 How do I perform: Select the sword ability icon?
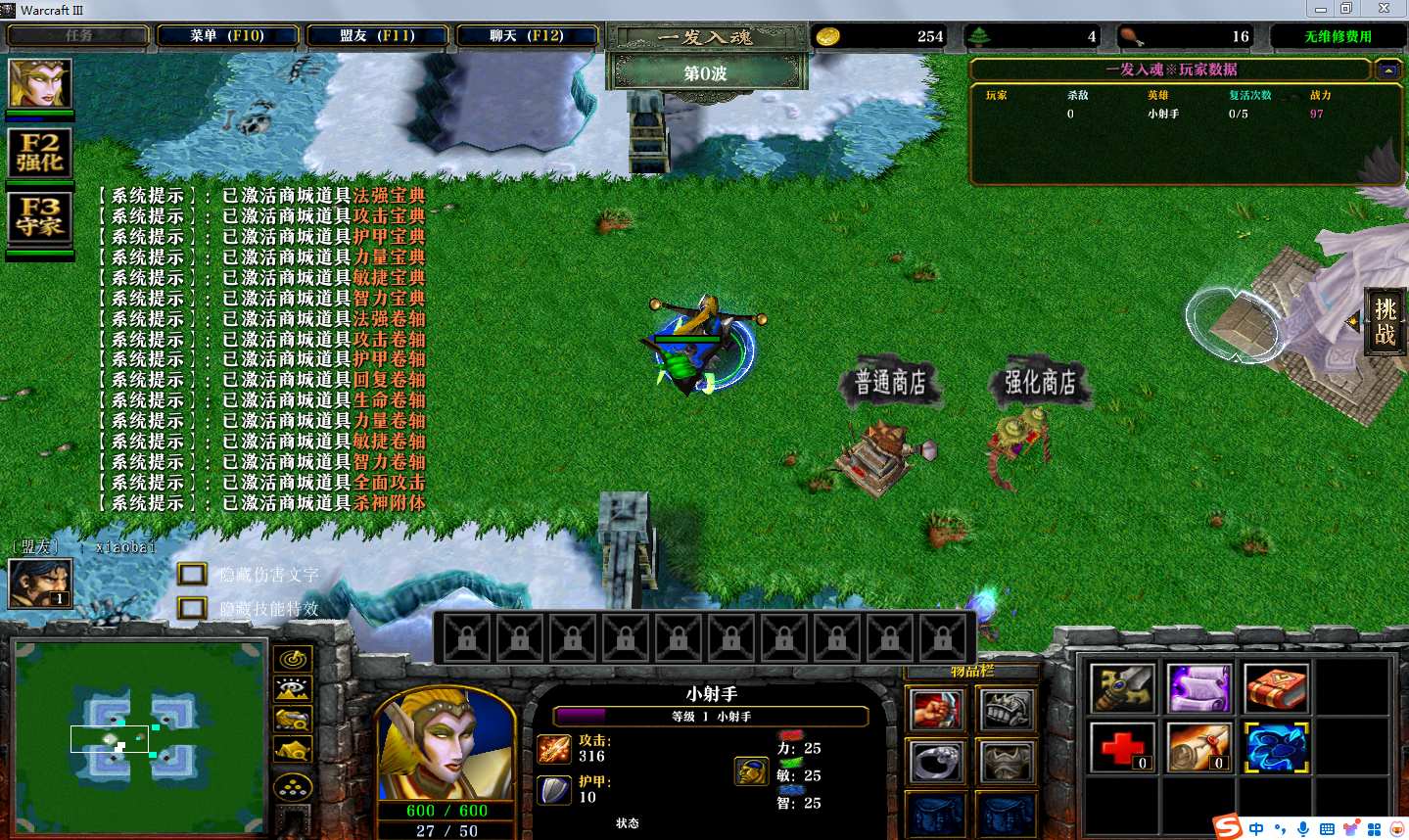point(1122,687)
